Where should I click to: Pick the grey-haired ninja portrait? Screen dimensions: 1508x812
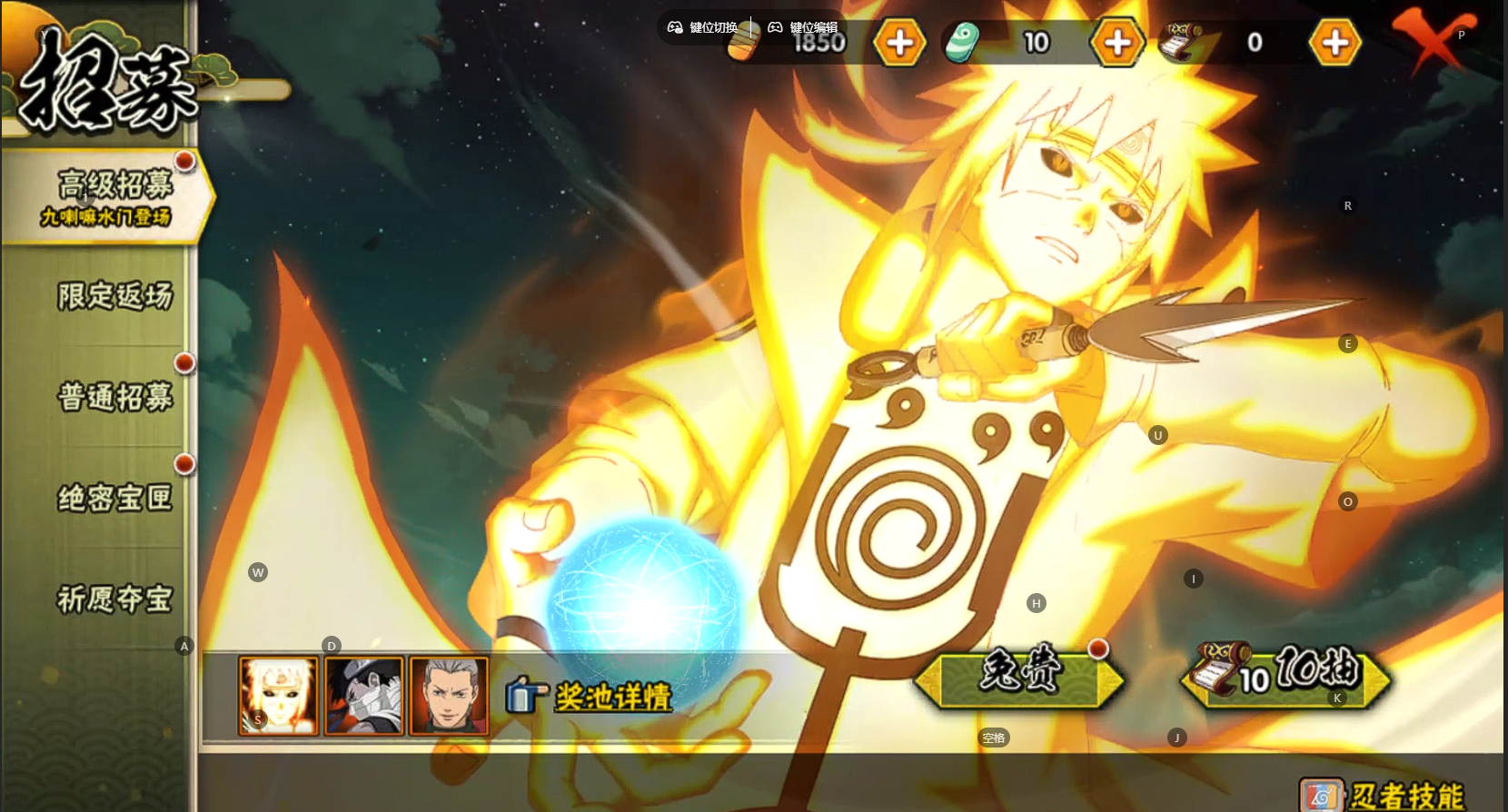pyautogui.click(x=449, y=696)
